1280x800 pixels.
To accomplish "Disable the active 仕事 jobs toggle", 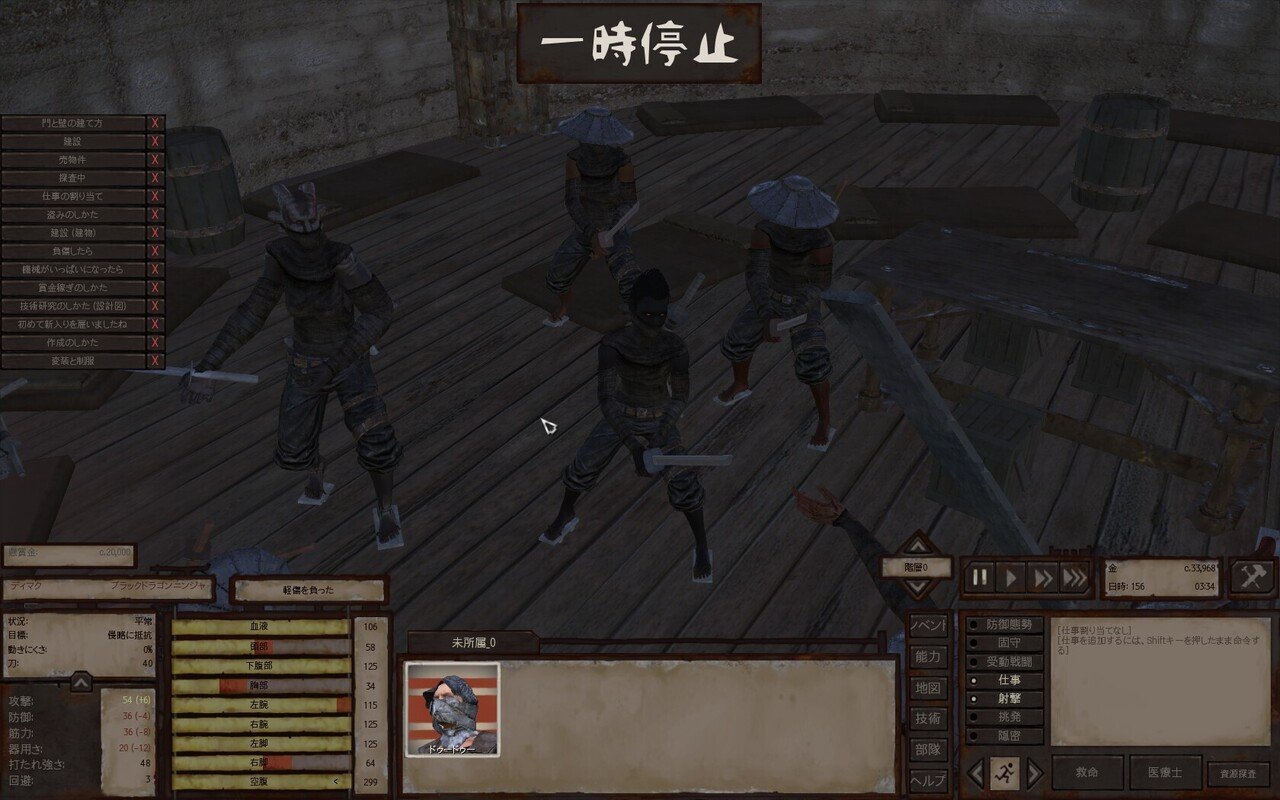I will 1004,680.
